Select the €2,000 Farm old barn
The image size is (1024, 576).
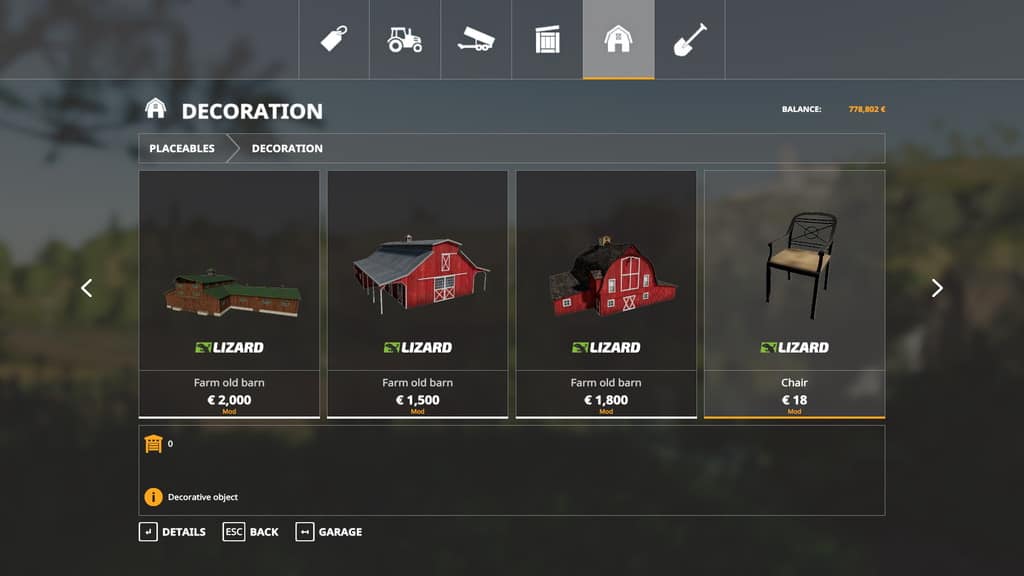[229, 293]
